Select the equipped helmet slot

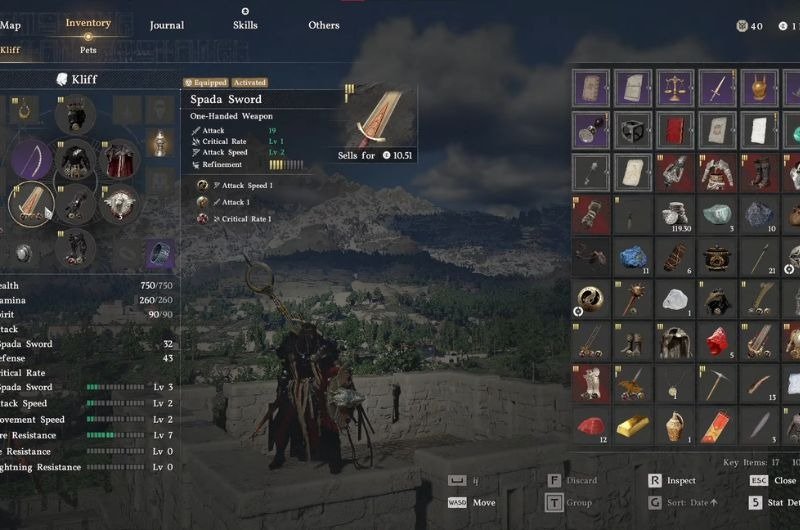tap(75, 115)
